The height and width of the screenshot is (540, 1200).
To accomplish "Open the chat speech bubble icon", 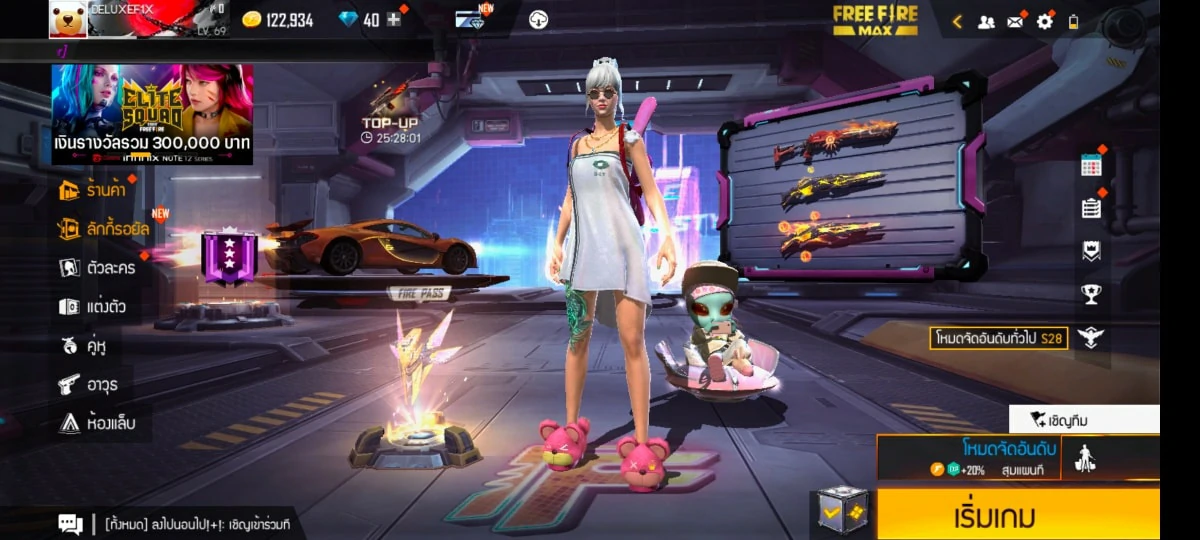I will tap(70, 523).
